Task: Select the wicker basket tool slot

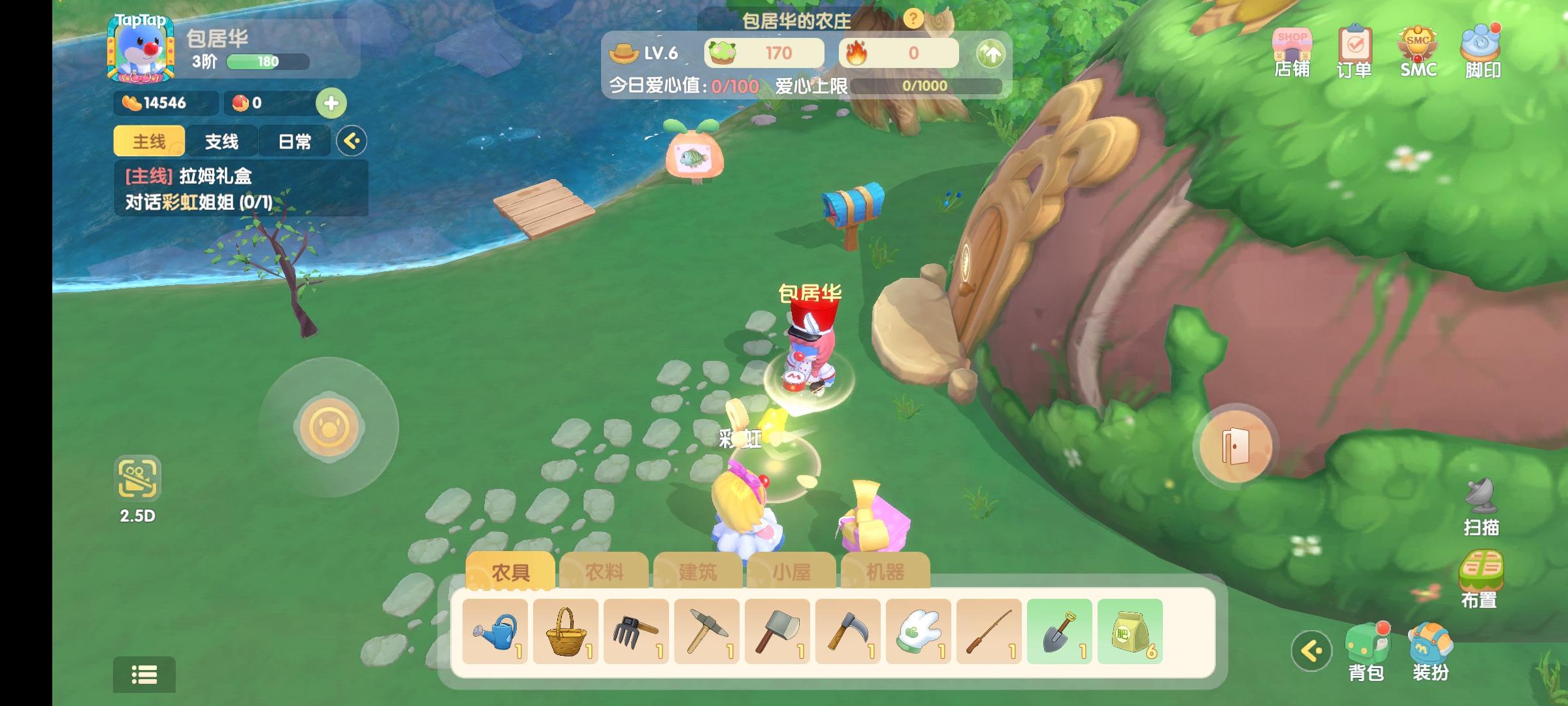Action: point(566,631)
